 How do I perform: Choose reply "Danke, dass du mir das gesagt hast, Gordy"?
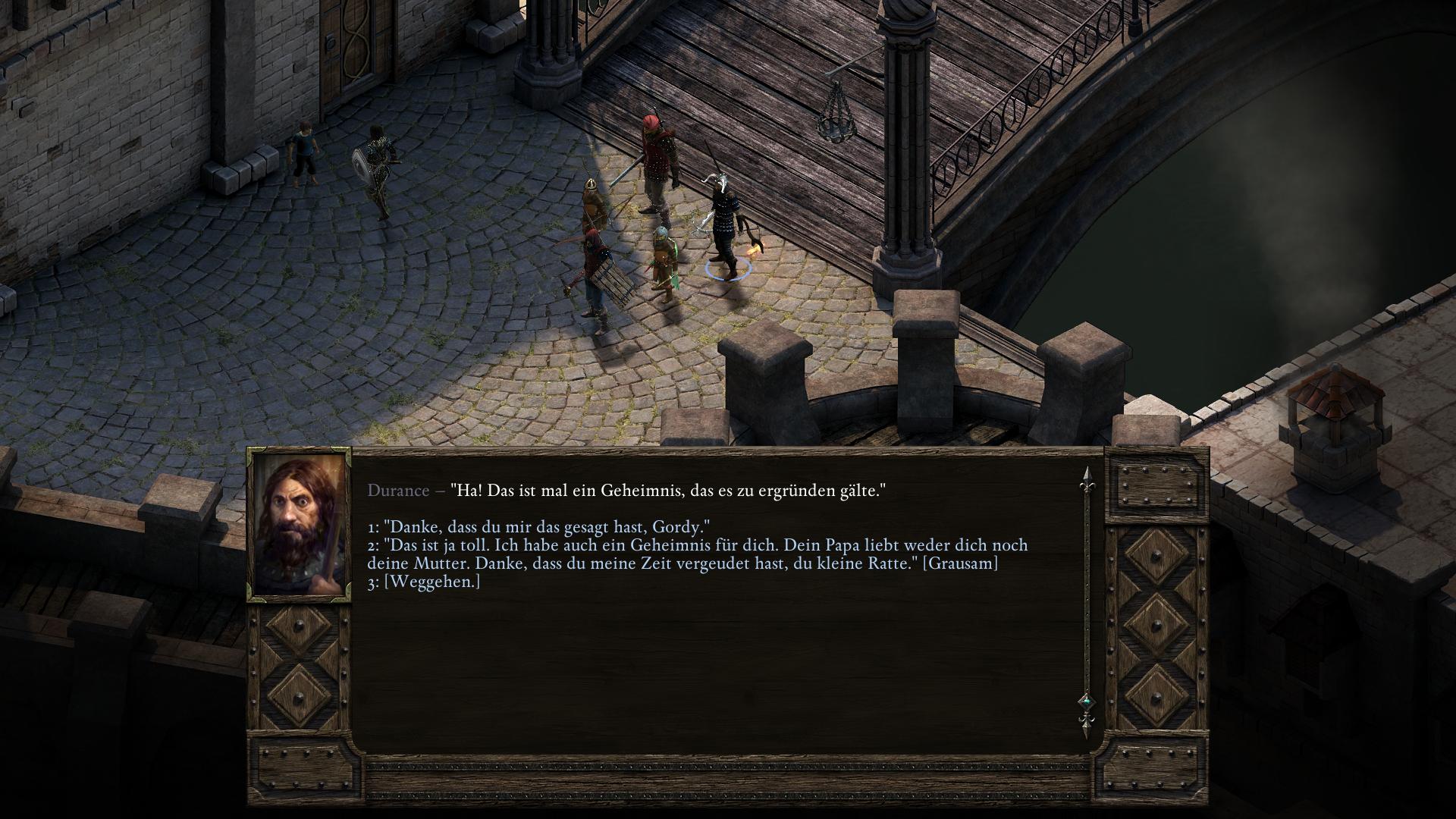538,527
